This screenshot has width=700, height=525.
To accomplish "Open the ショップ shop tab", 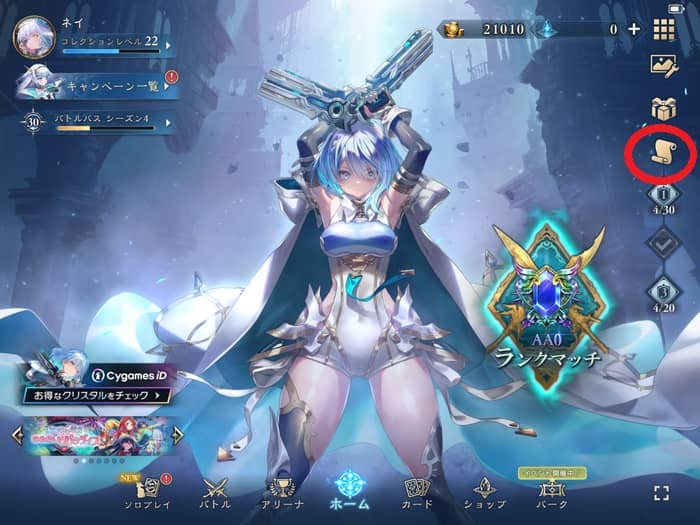I will (x=484, y=491).
